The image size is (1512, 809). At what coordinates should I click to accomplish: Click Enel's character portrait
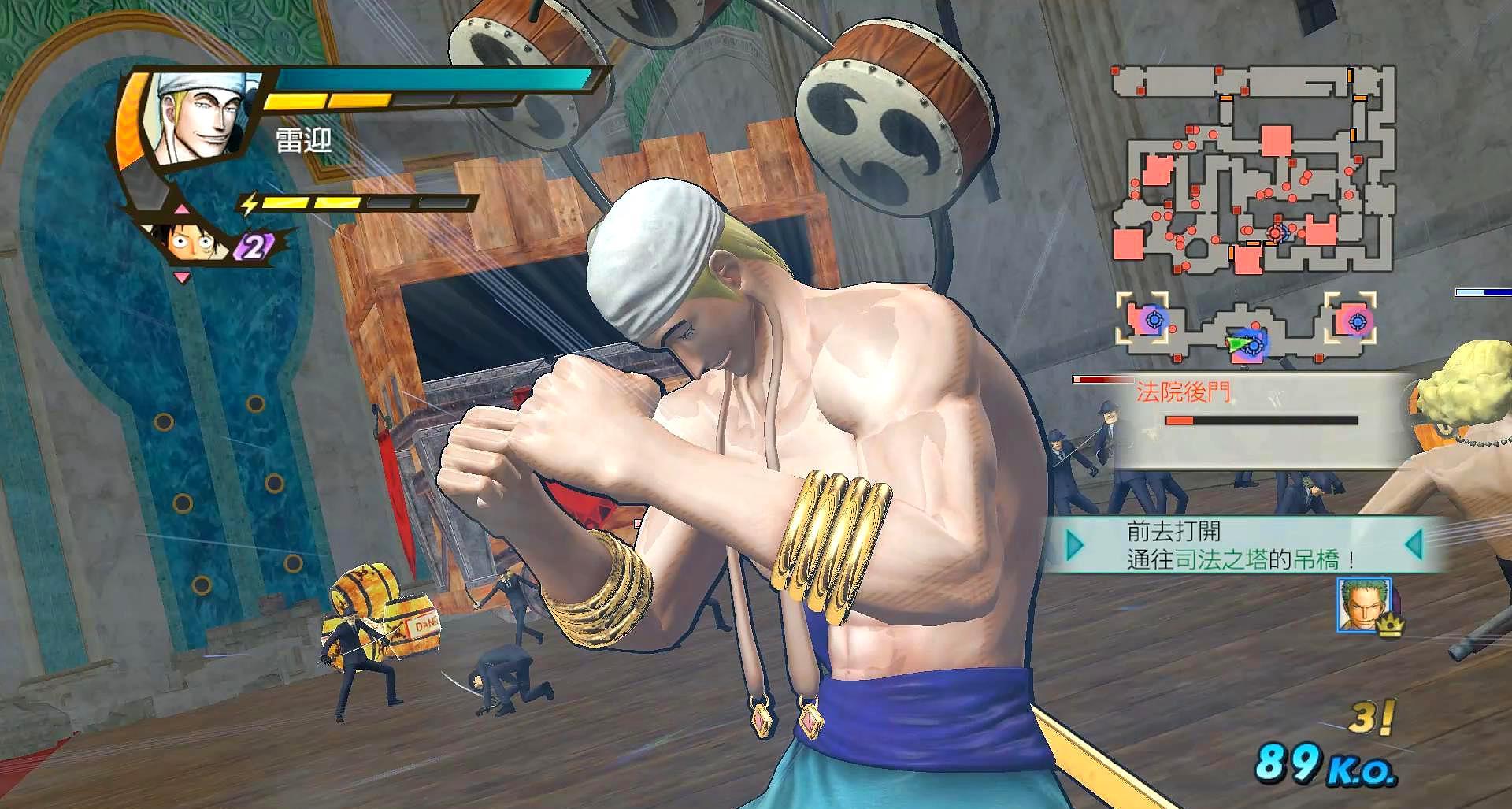pos(201,117)
